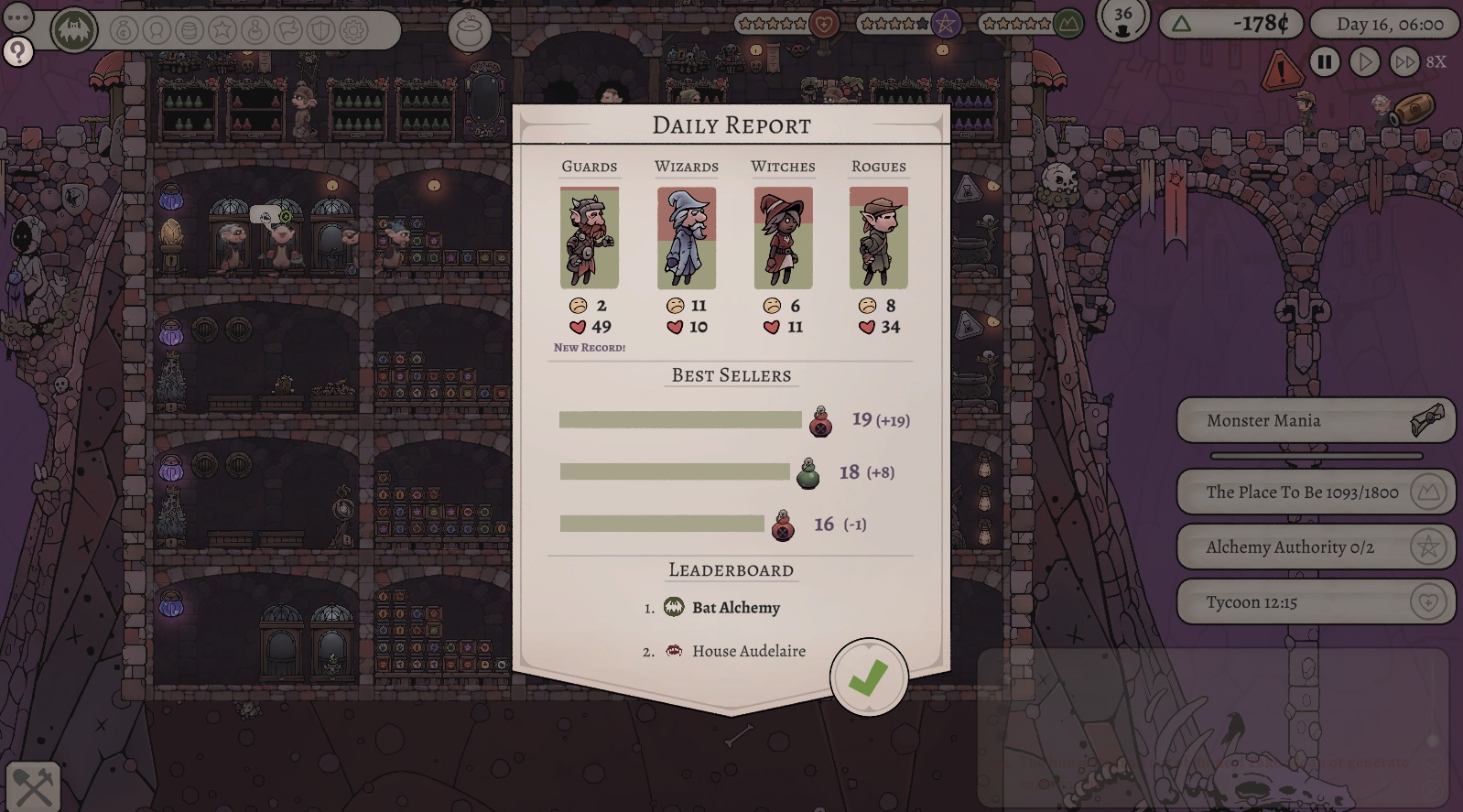Open the money bag finances panel
This screenshot has width=1463, height=812.
point(125,31)
